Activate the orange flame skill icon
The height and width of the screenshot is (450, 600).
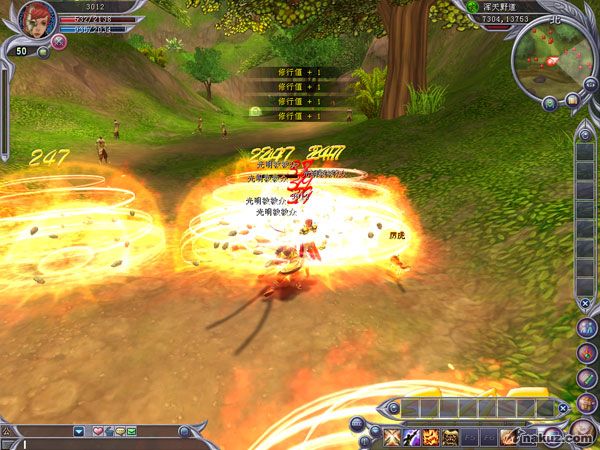pos(431,436)
